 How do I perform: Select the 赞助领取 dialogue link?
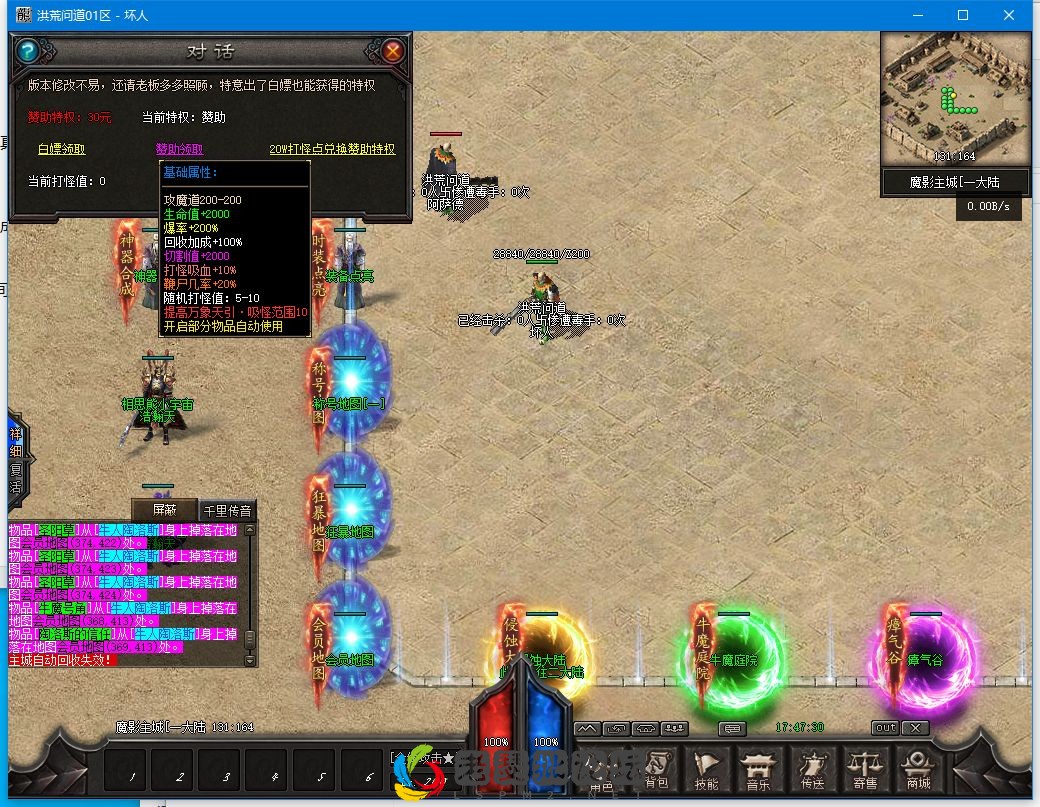point(180,149)
